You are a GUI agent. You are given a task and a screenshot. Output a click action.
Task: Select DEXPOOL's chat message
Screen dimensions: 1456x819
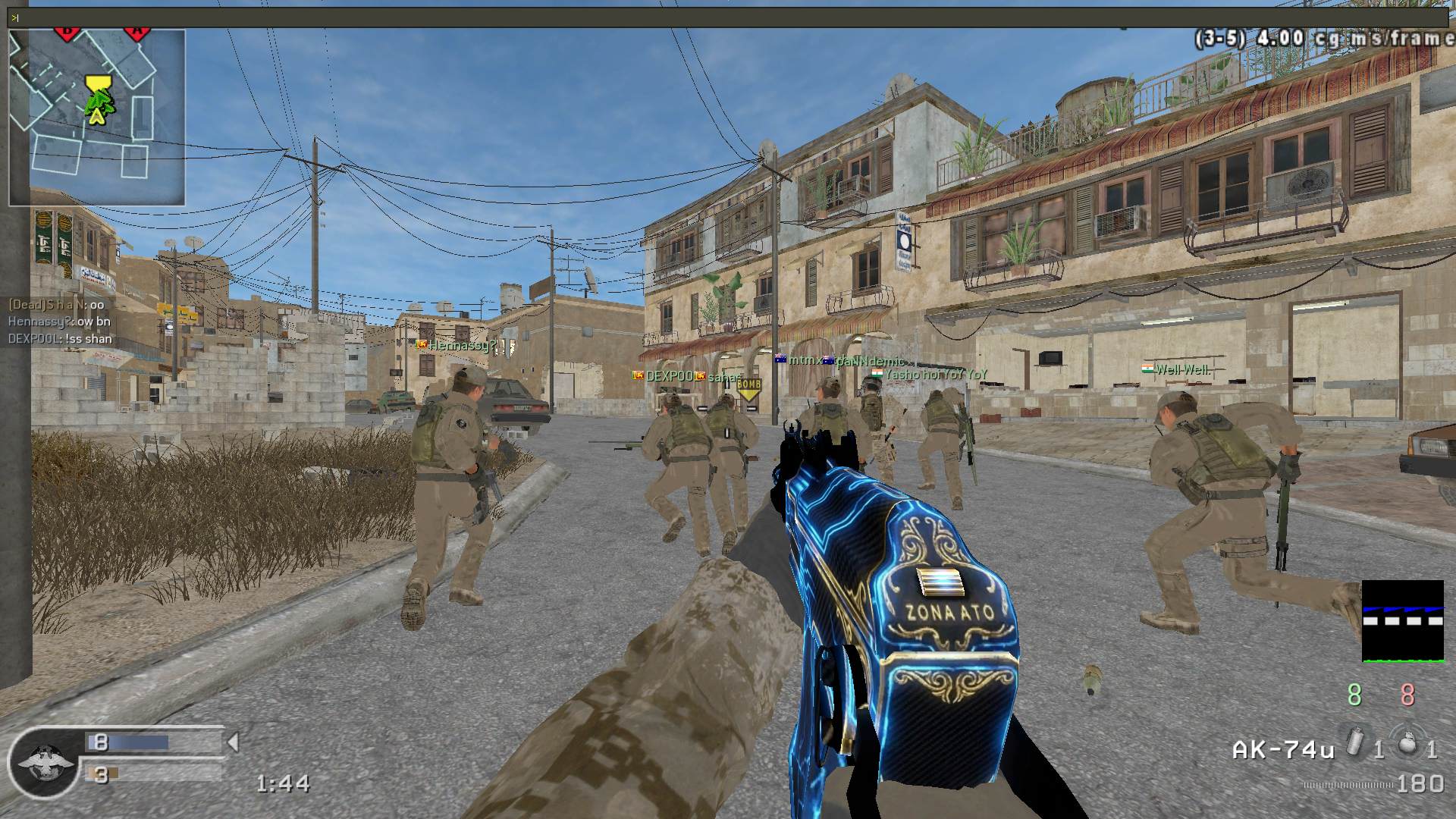(60, 339)
